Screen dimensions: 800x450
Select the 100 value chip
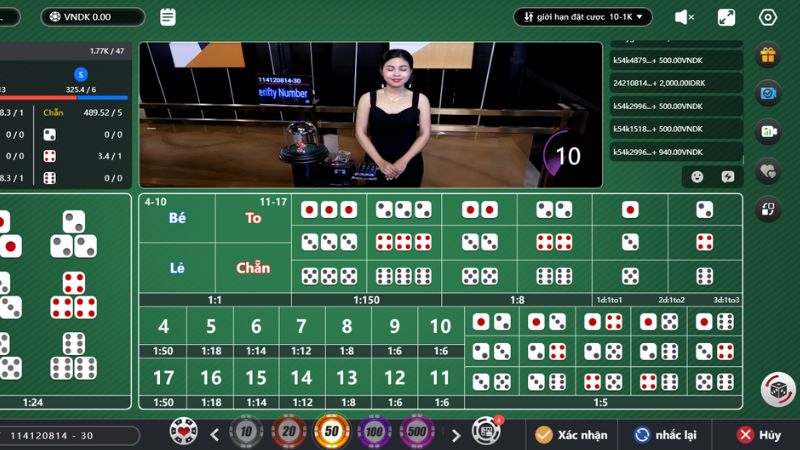(x=375, y=433)
